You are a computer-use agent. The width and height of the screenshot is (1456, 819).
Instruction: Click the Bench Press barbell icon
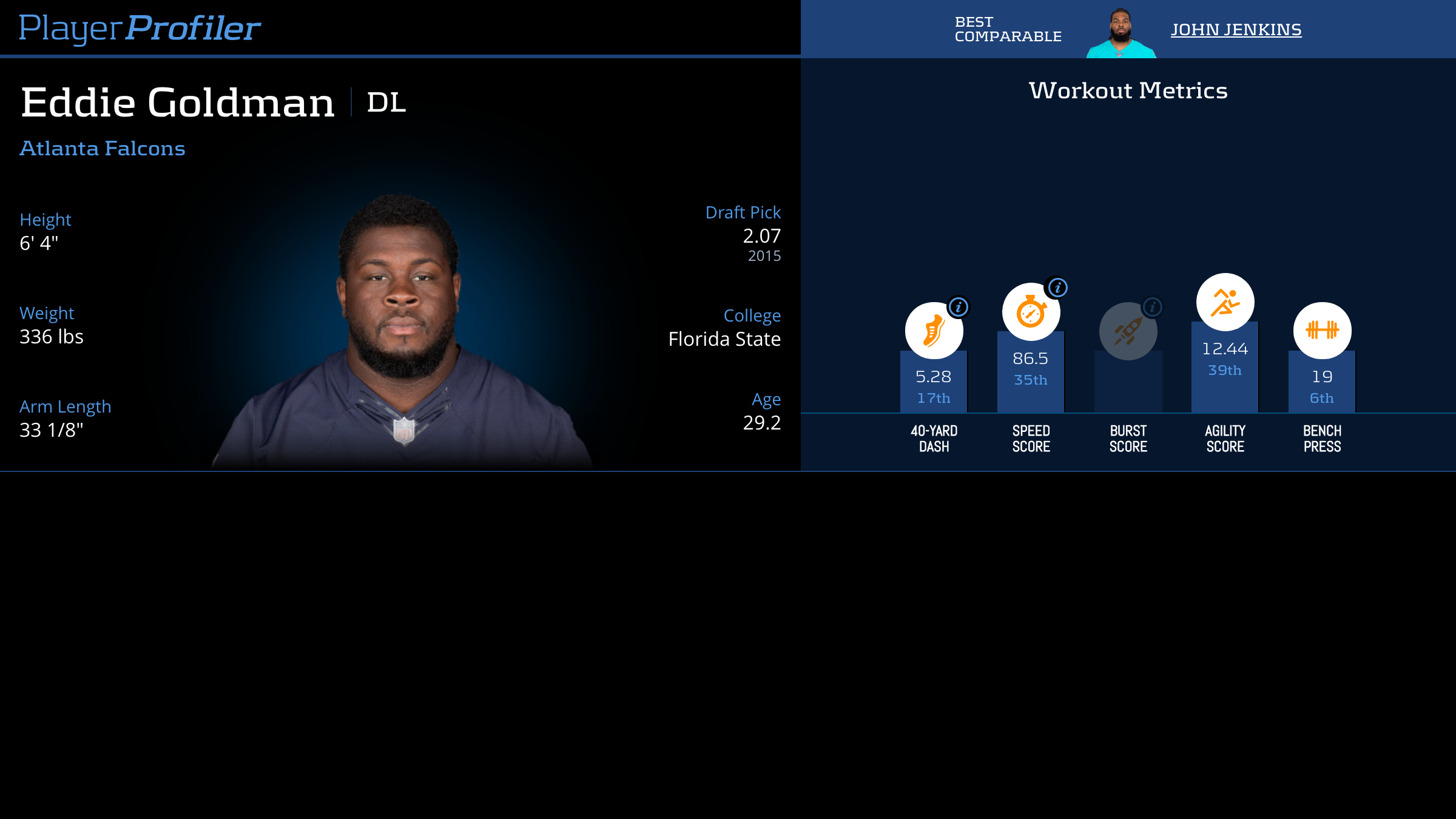(1322, 331)
